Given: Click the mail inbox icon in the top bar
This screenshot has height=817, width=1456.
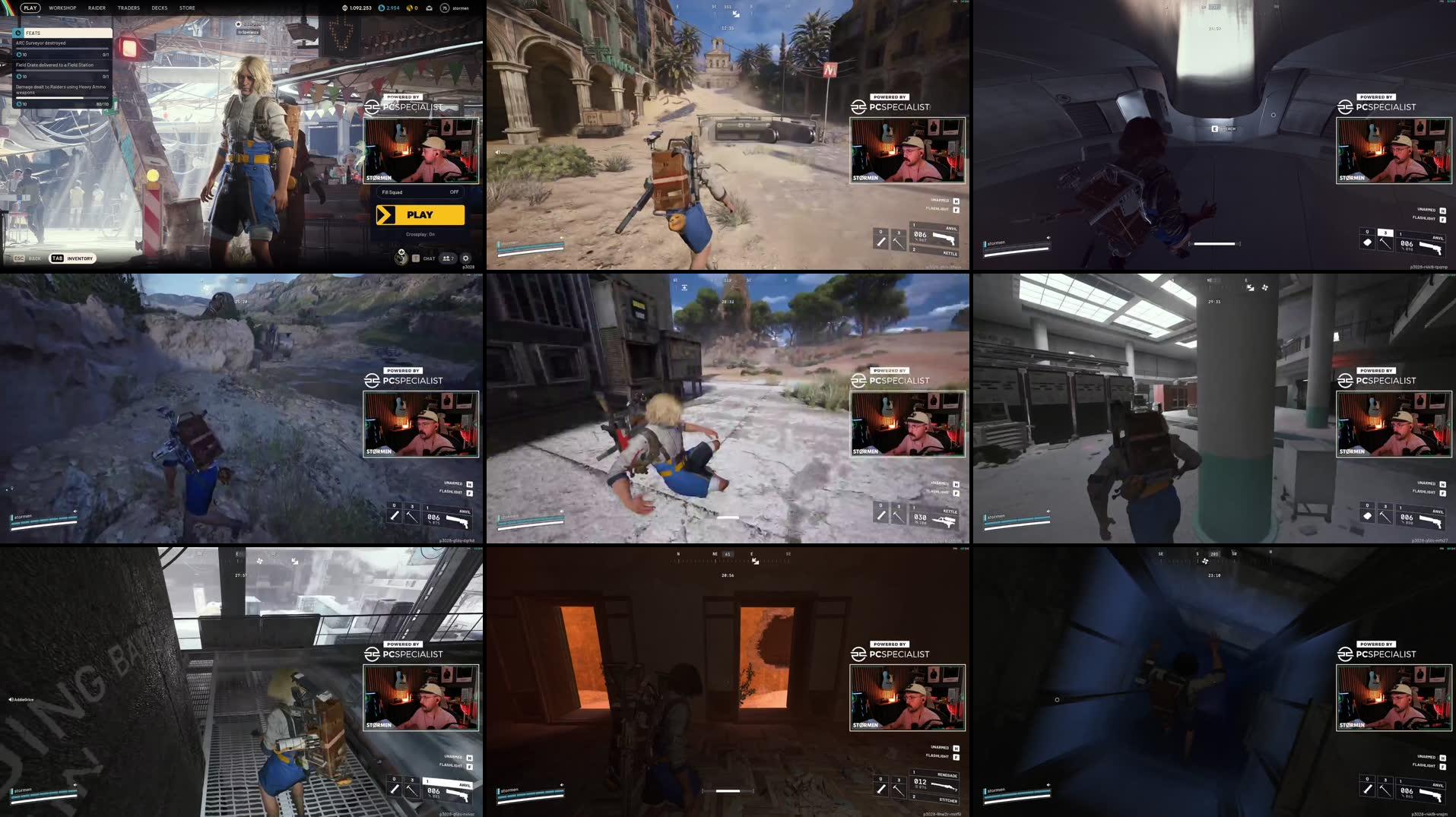Looking at the screenshot, I should tap(430, 8).
